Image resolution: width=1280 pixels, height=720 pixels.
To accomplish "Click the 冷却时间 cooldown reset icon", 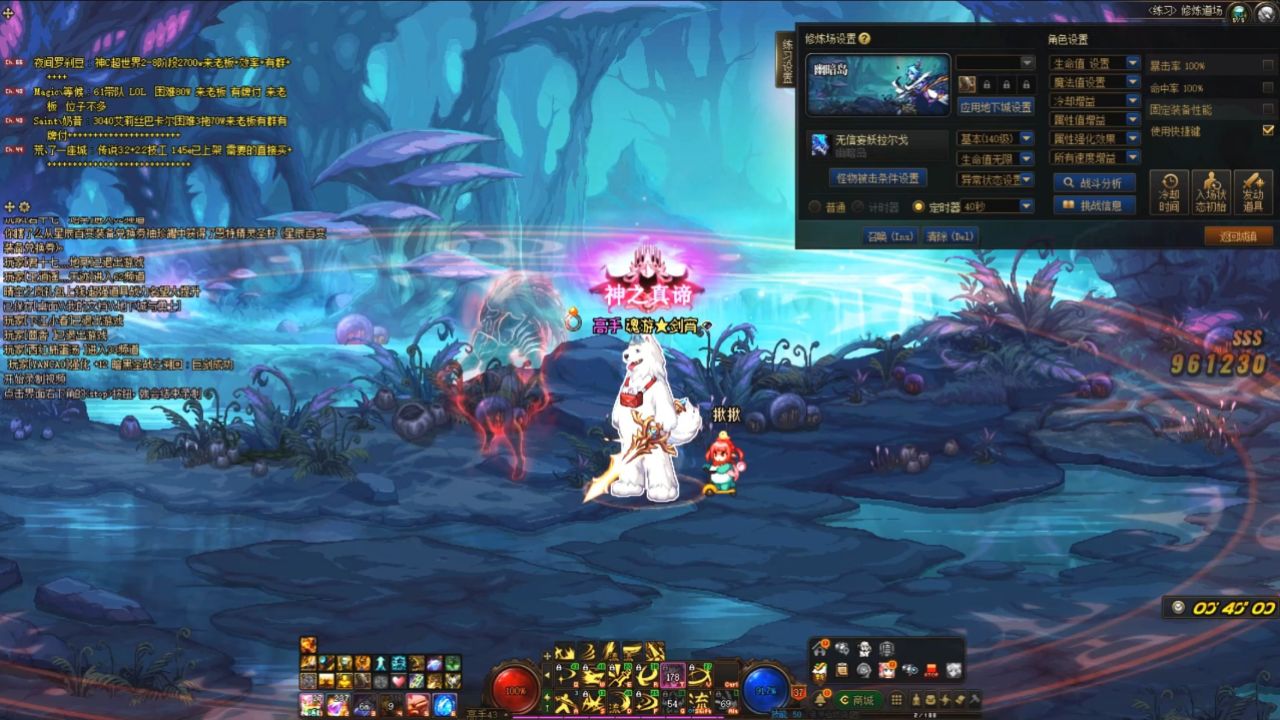I will [x=1169, y=192].
